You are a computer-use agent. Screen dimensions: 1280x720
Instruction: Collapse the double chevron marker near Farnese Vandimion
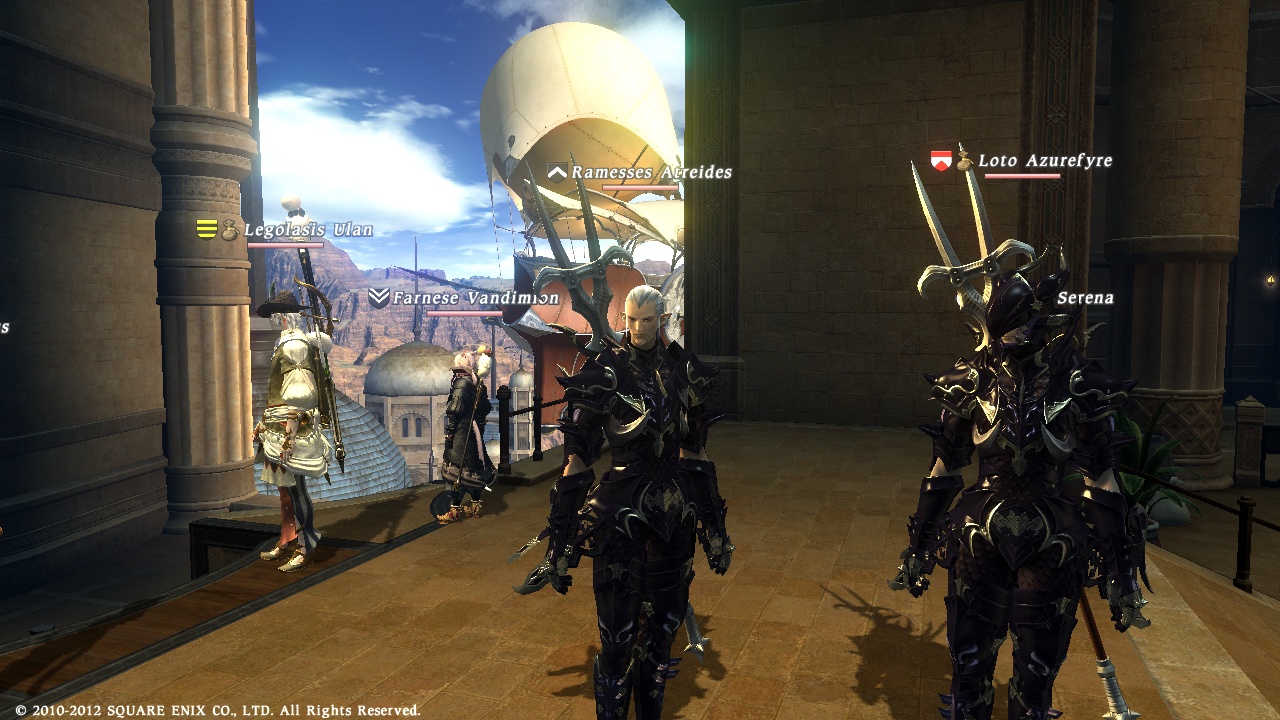[378, 296]
